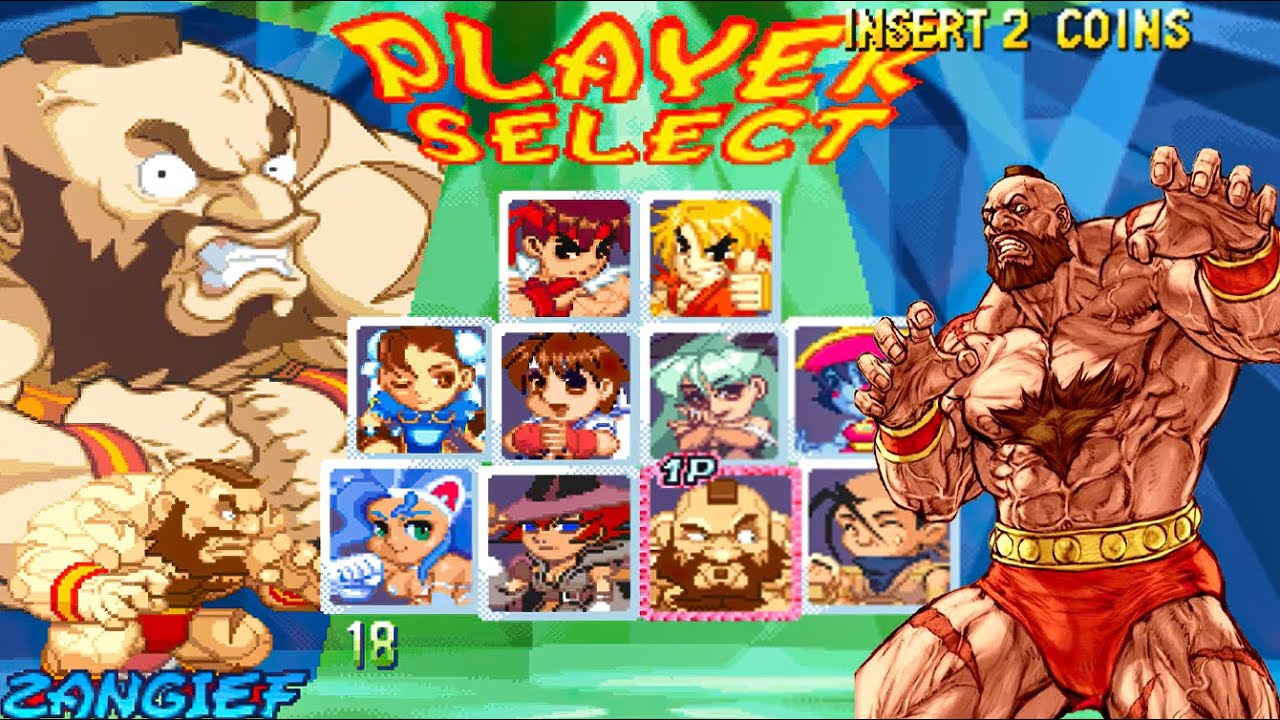This screenshot has width=1280, height=720.
Task: Select Sakura's character tile
Action: click(x=563, y=394)
